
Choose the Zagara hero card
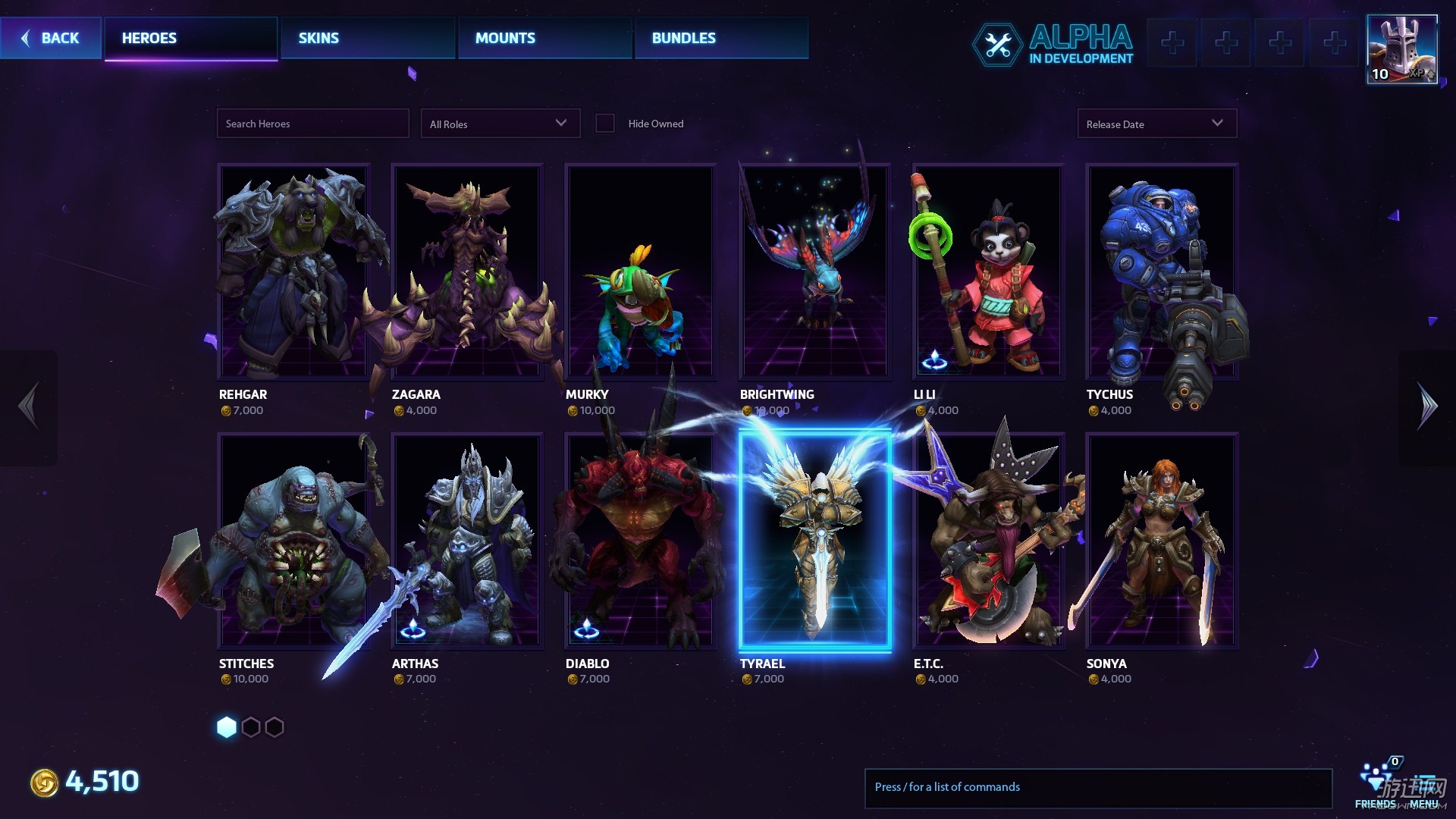[466, 271]
